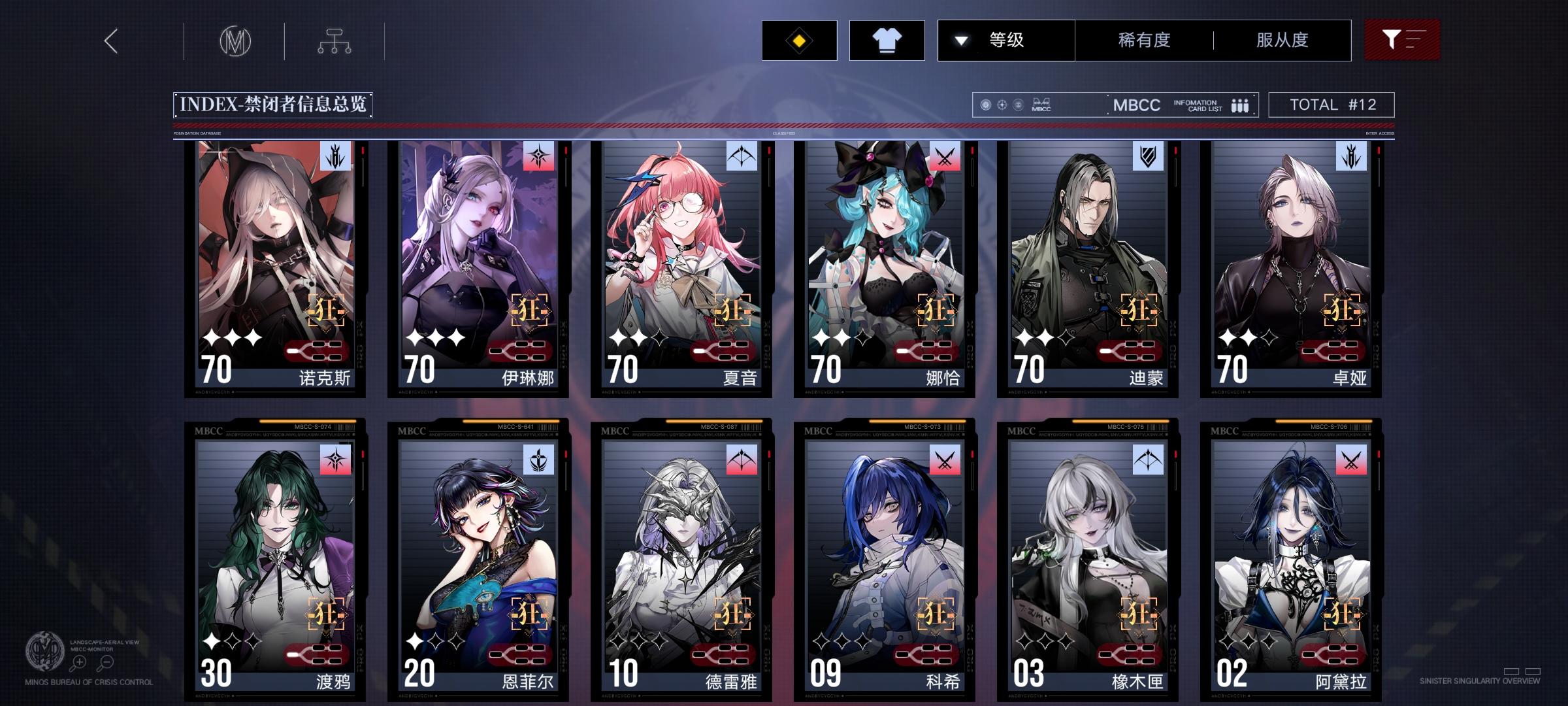
Task: Click the faction crest on 诺克斯's card
Action: tap(335, 156)
